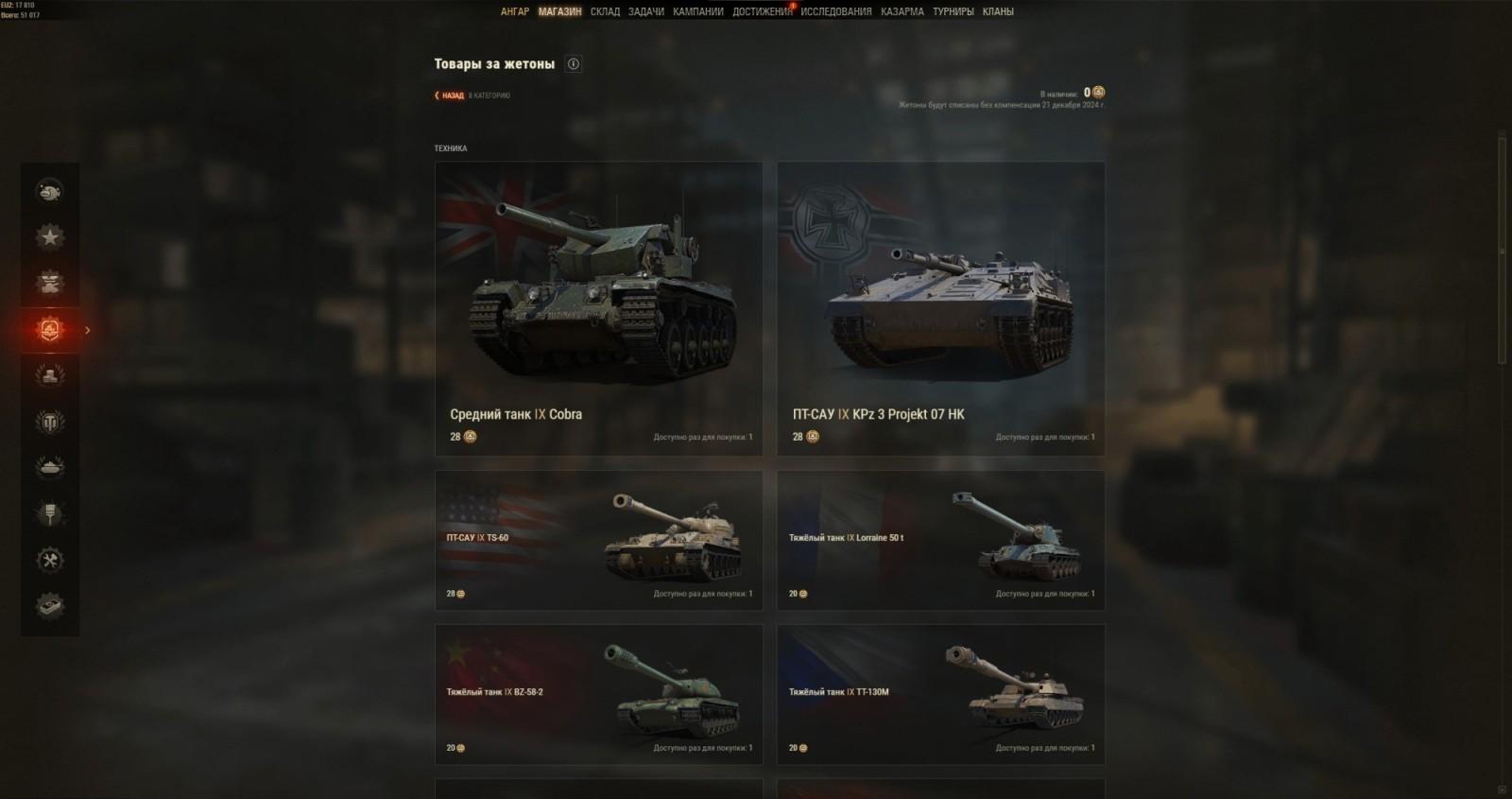Select the World of Tanks logo sidebar icon

pyautogui.click(x=51, y=420)
